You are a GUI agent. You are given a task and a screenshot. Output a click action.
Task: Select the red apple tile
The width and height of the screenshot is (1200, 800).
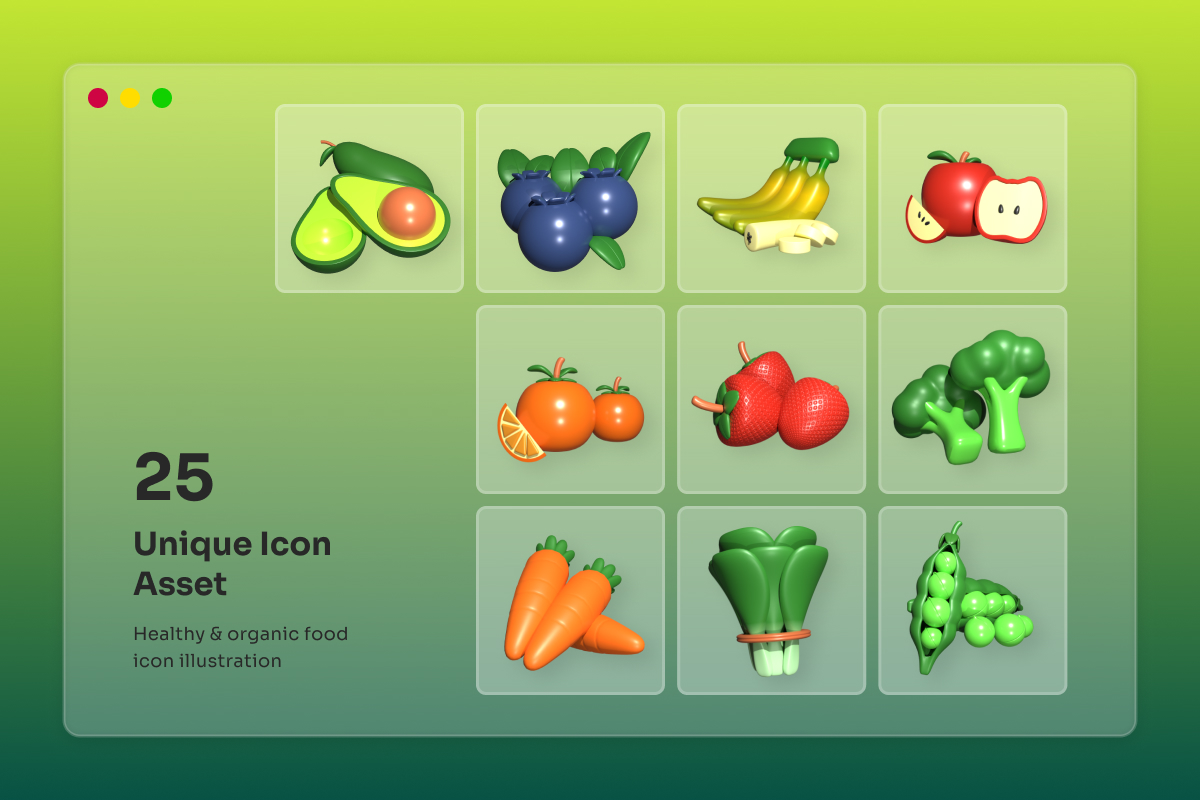[972, 198]
